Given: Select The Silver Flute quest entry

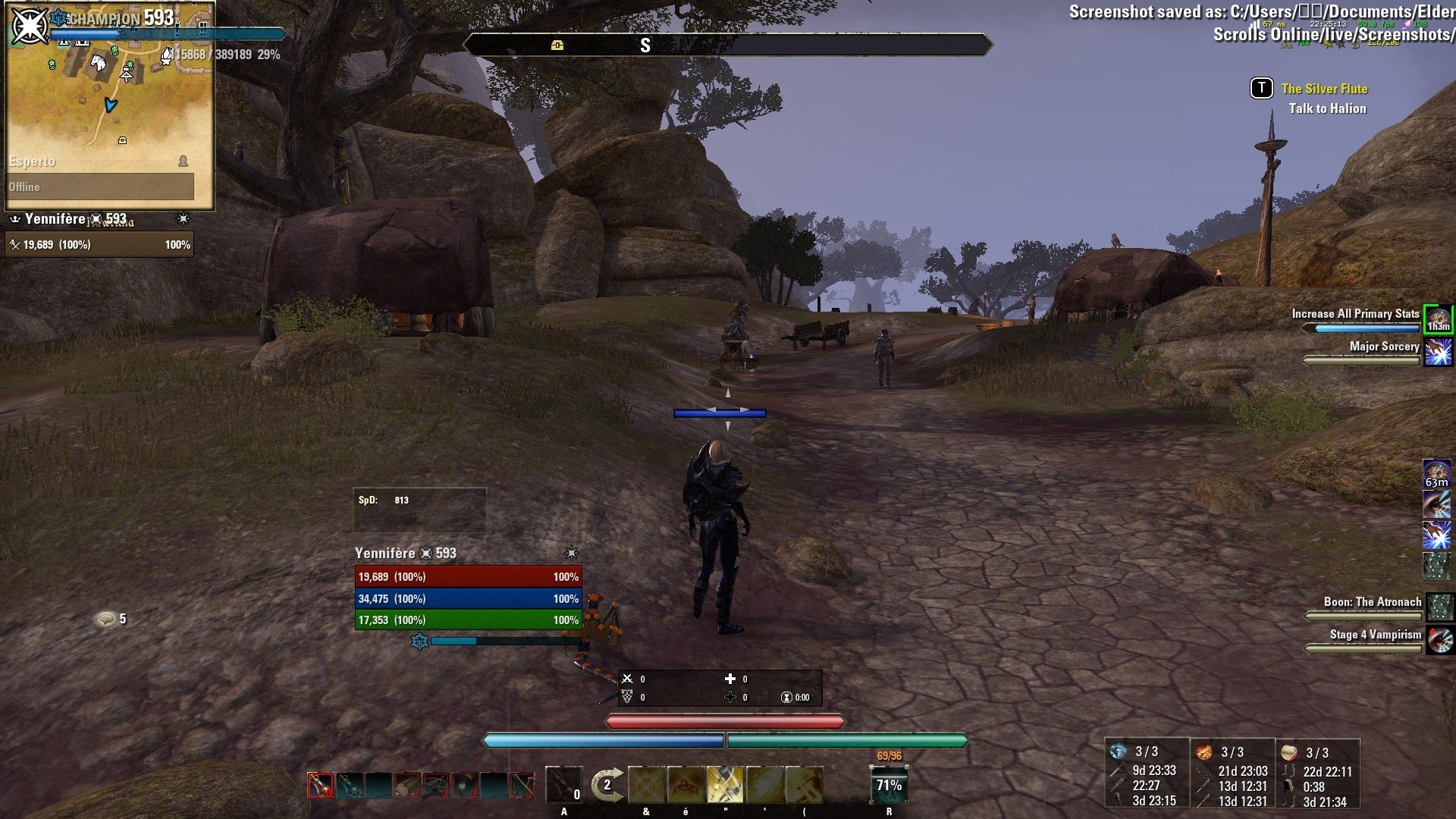Looking at the screenshot, I should (x=1323, y=89).
